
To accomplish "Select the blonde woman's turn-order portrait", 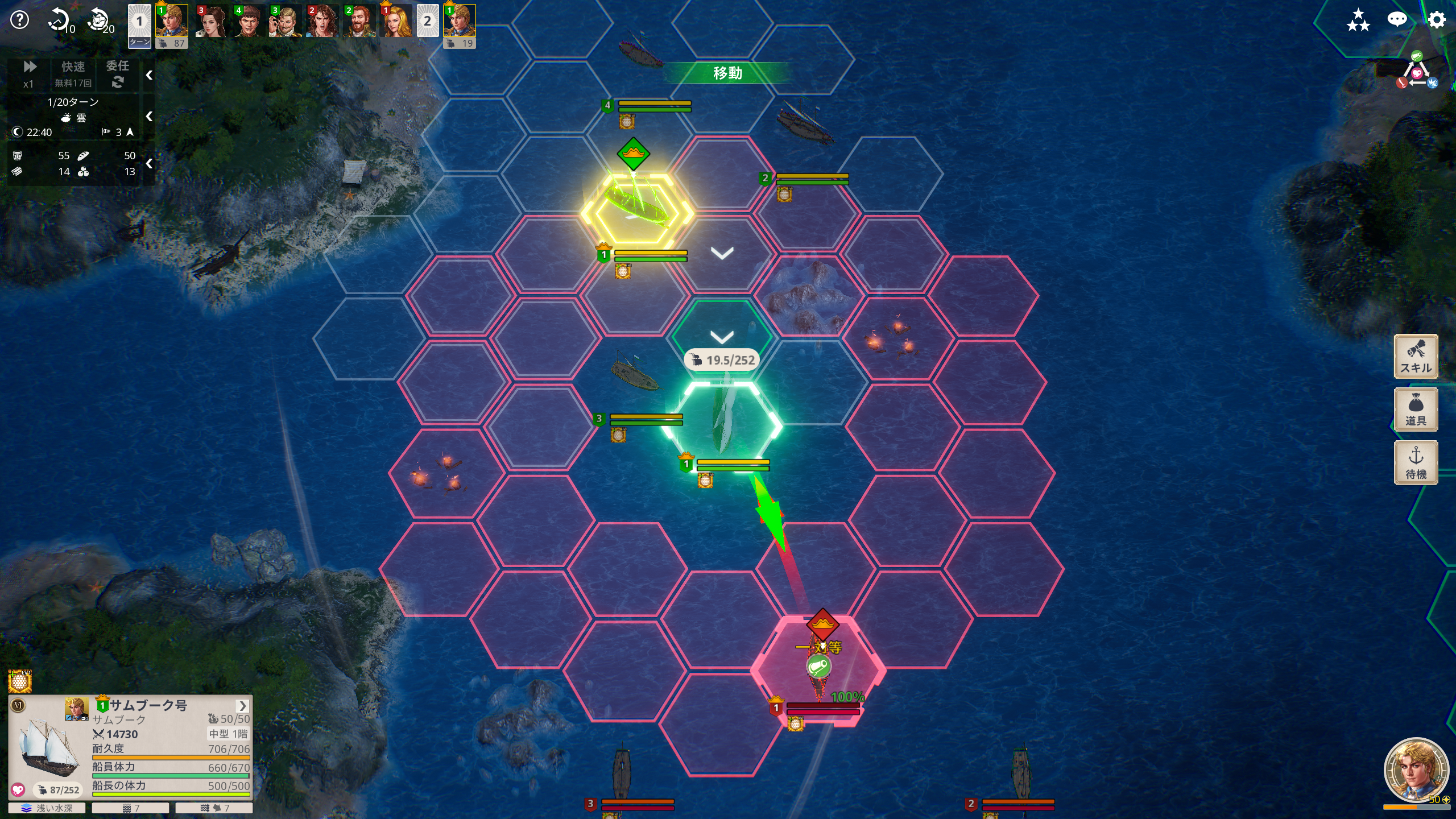I will [x=396, y=22].
